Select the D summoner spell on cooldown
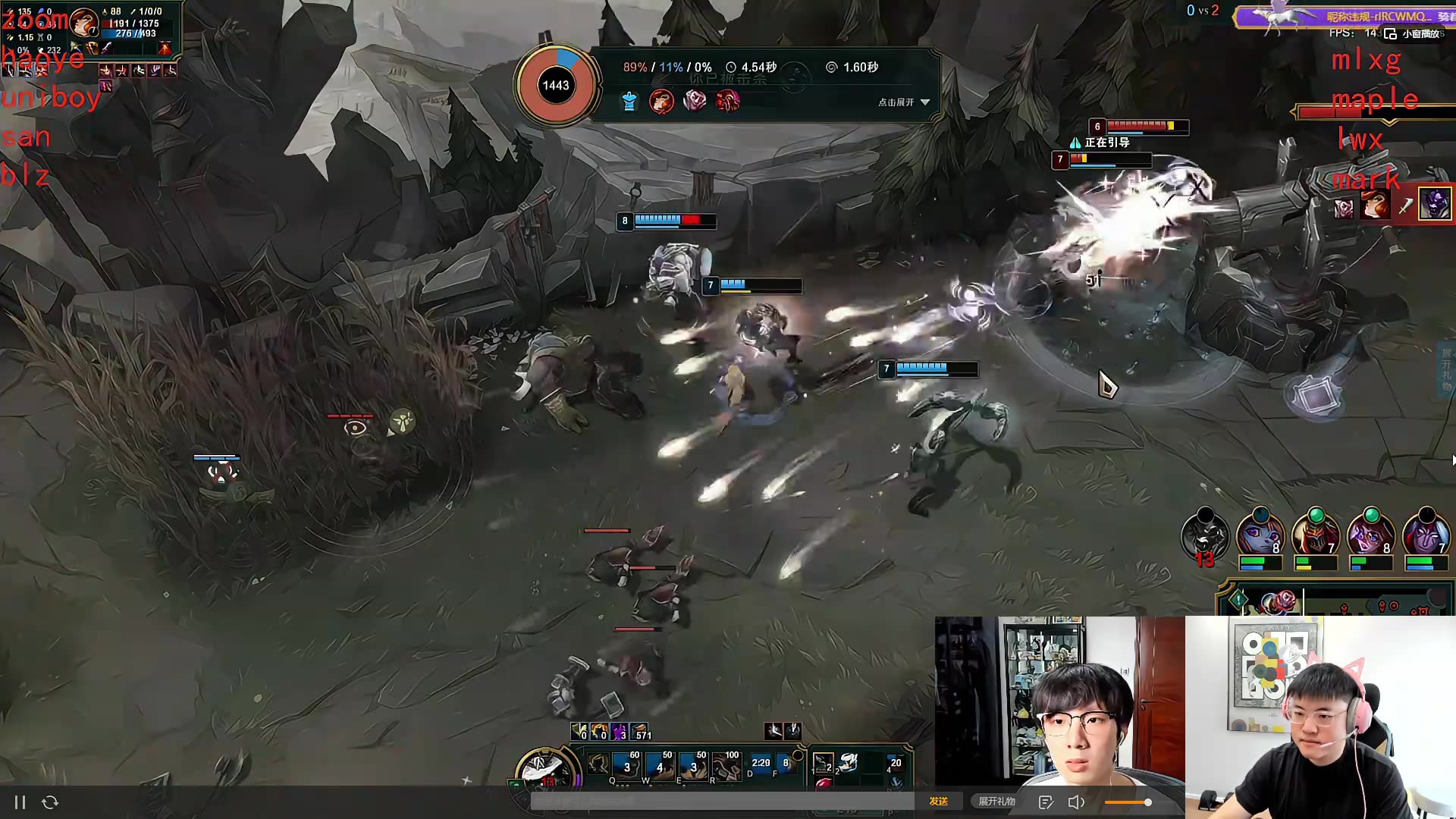The height and width of the screenshot is (819, 1456). coord(760,763)
